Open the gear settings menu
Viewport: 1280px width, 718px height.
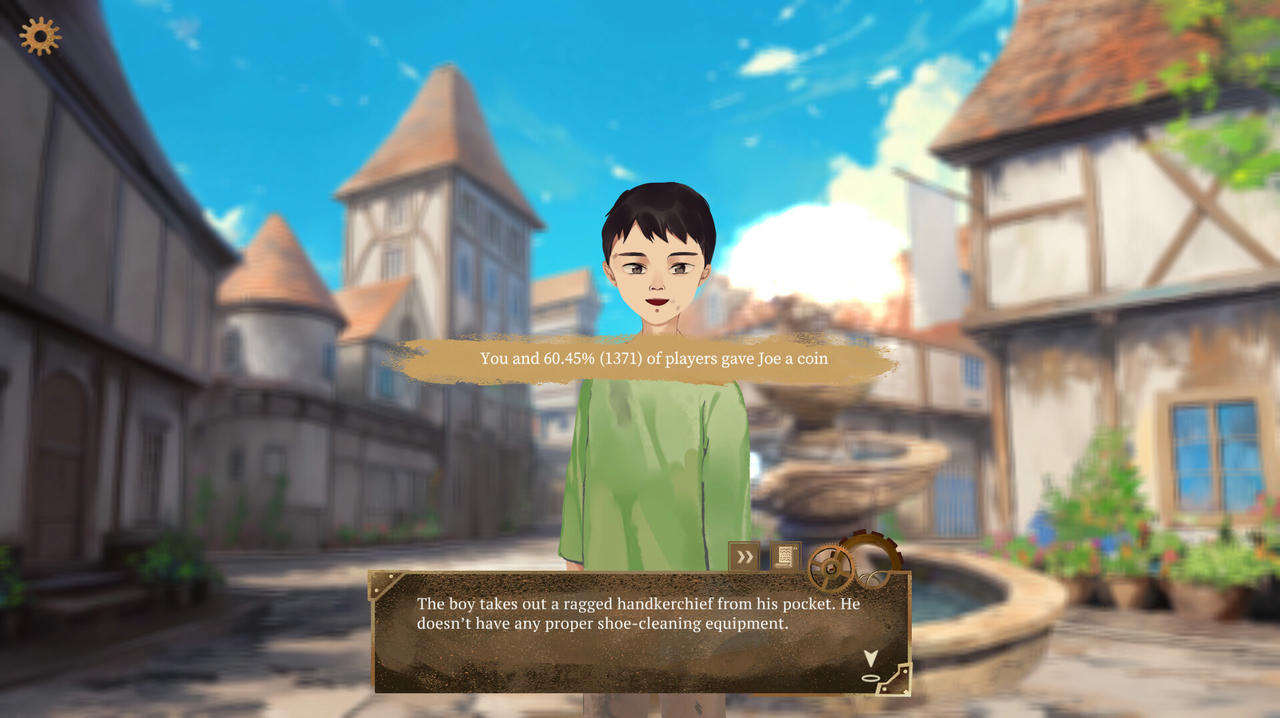(x=40, y=36)
